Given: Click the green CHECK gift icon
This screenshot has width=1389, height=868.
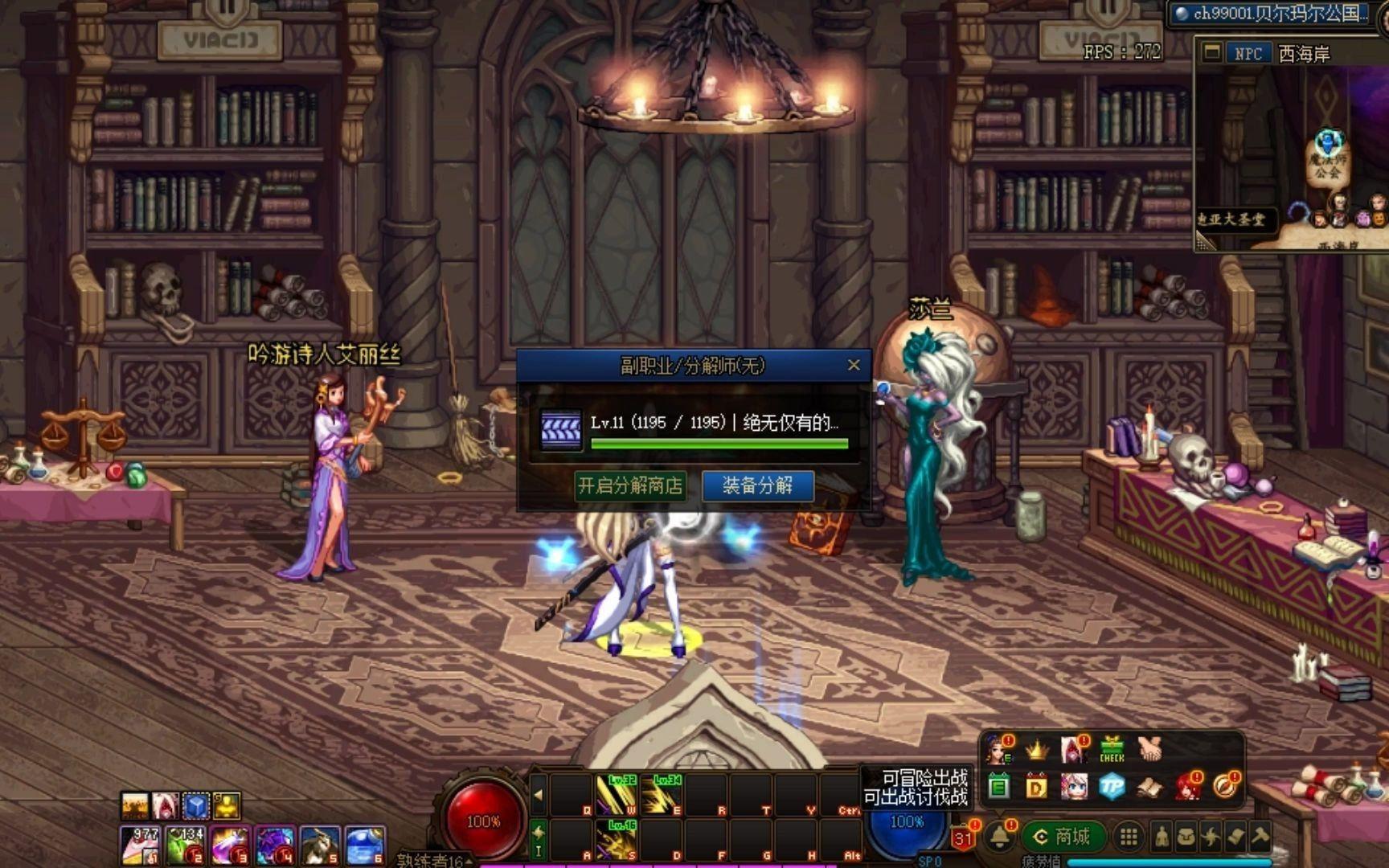Looking at the screenshot, I should pos(1112,750).
